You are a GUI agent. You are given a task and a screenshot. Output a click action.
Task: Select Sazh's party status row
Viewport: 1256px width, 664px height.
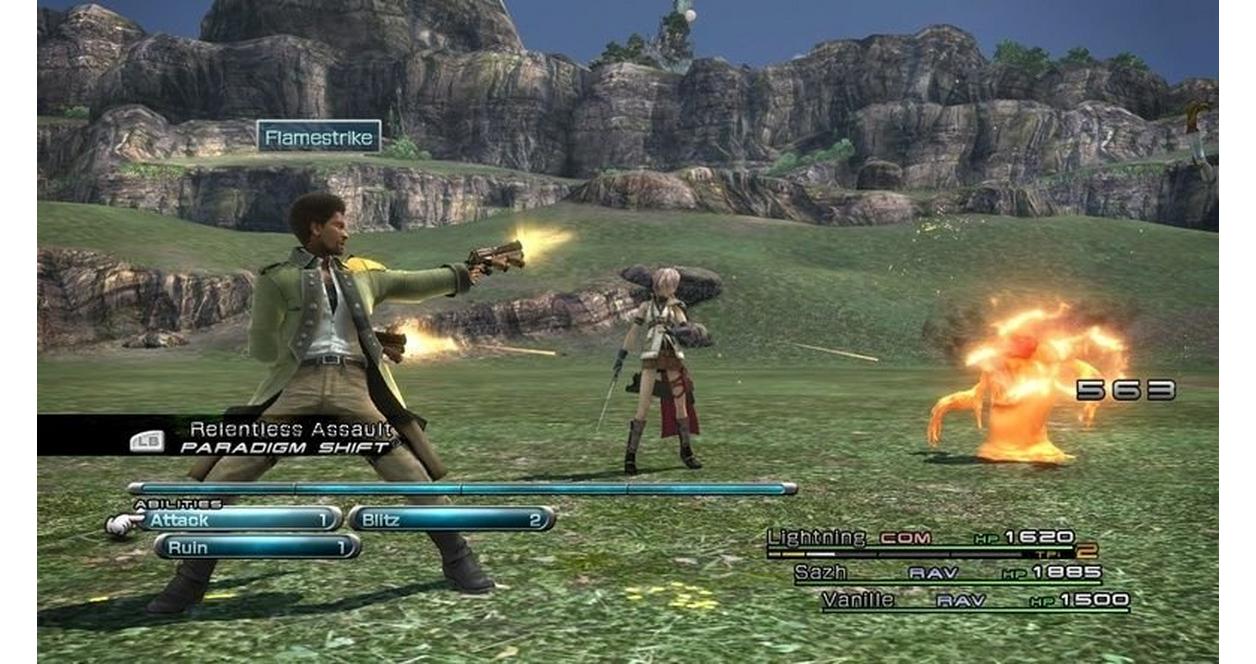pos(947,573)
